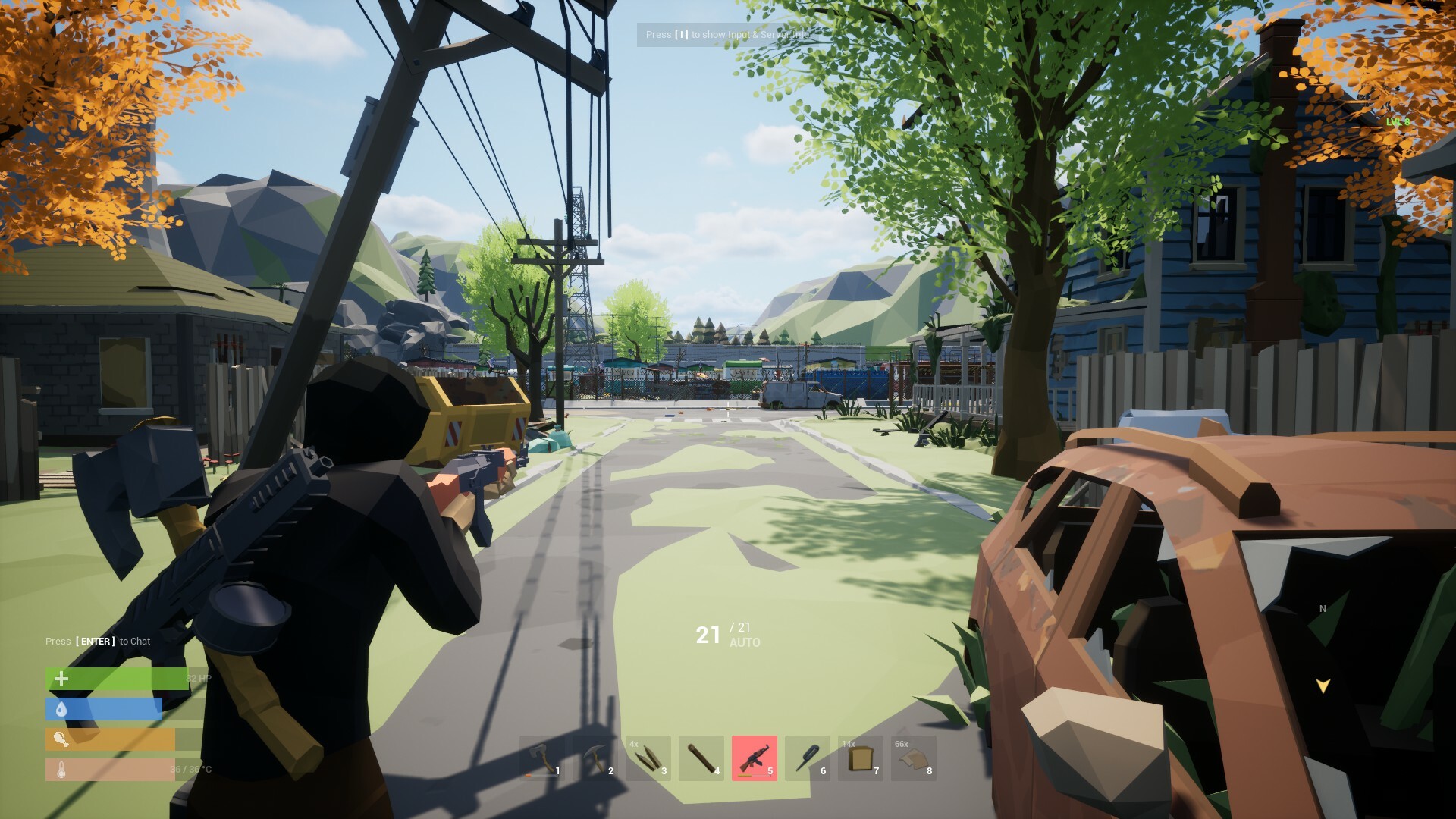Click the 'Press [ENTER] to Chat' prompt
Viewport: 1456px width, 819px height.
pos(96,641)
